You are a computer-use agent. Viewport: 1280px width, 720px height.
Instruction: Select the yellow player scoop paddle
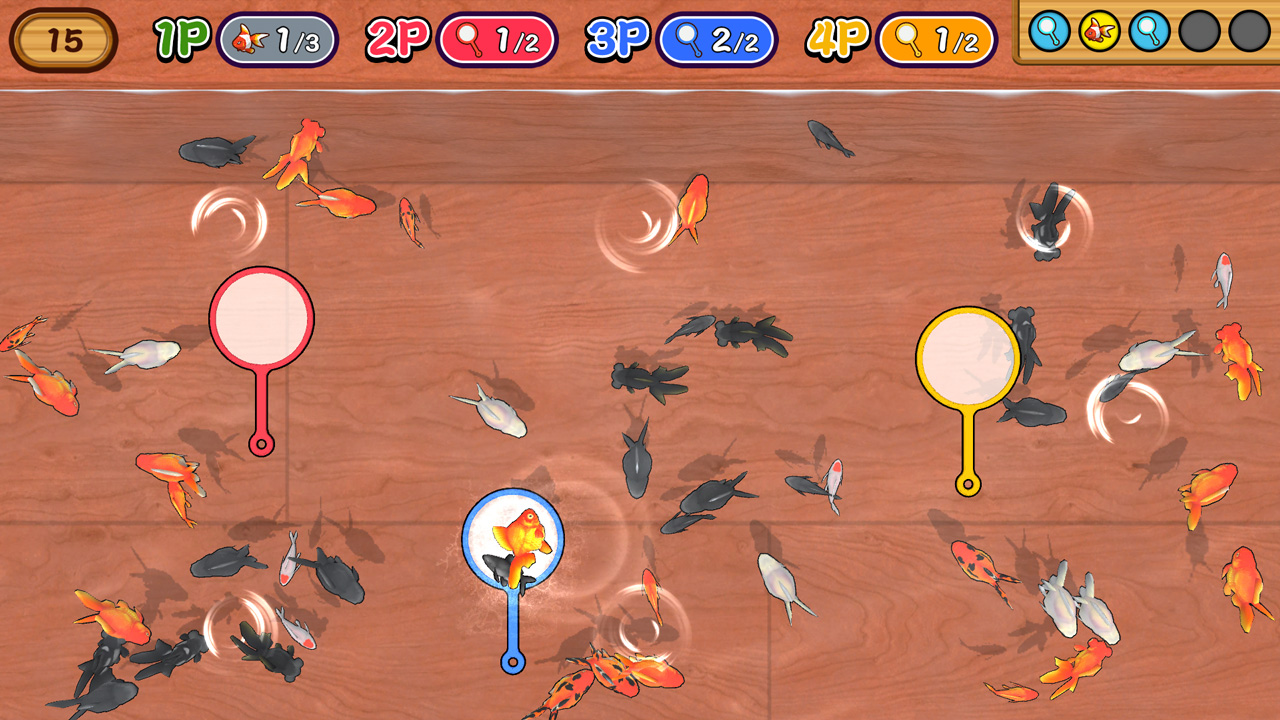coord(969,360)
